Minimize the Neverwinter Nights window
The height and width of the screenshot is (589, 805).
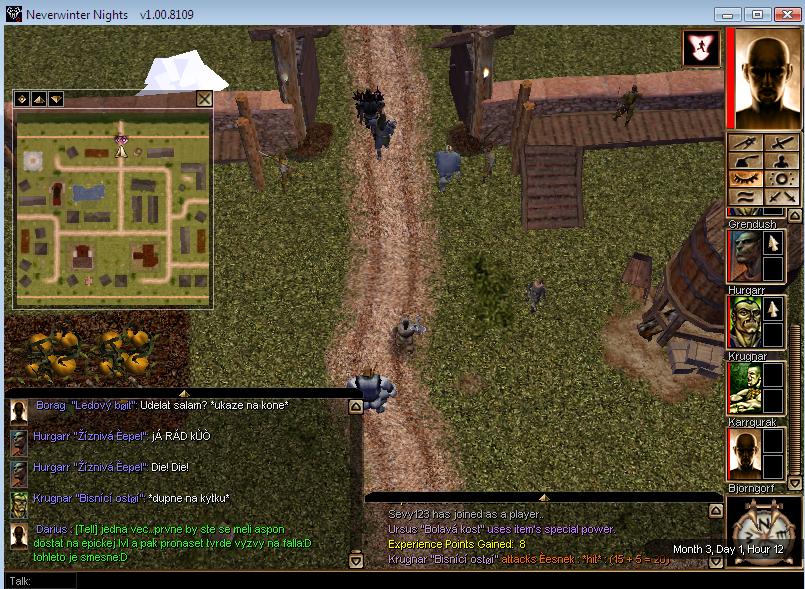728,14
